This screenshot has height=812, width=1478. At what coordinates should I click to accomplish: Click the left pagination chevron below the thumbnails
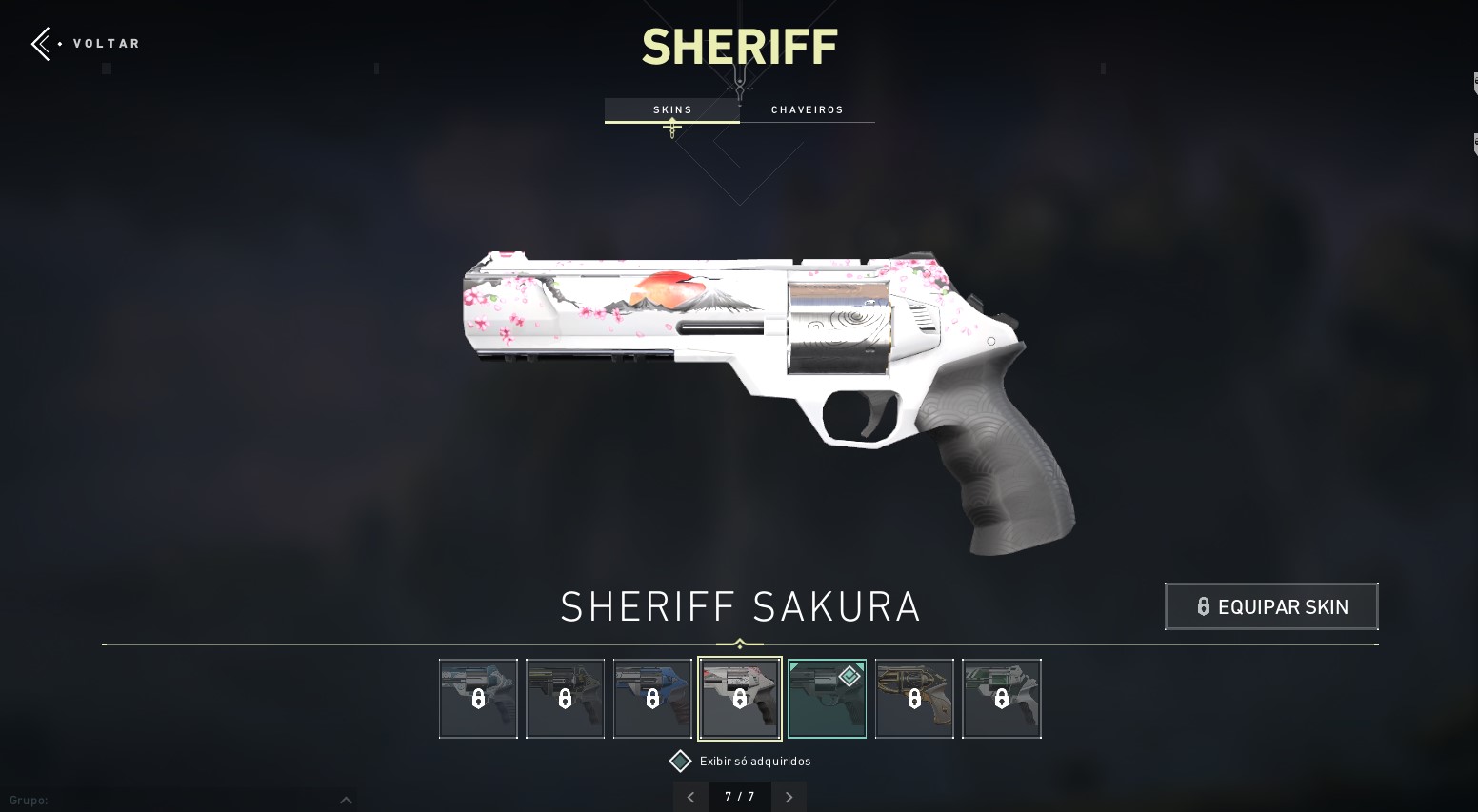point(690,797)
